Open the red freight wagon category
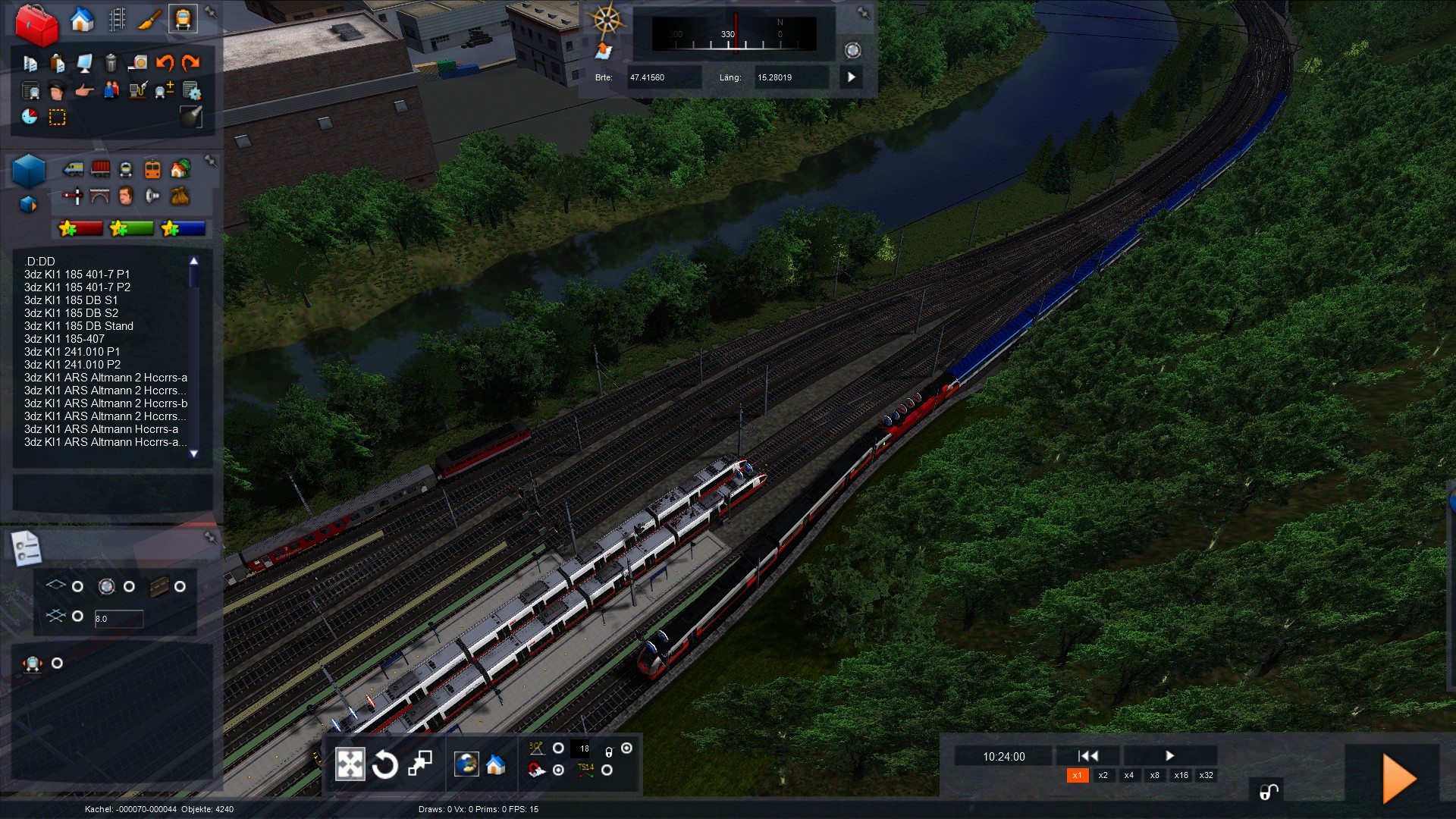 [100, 169]
